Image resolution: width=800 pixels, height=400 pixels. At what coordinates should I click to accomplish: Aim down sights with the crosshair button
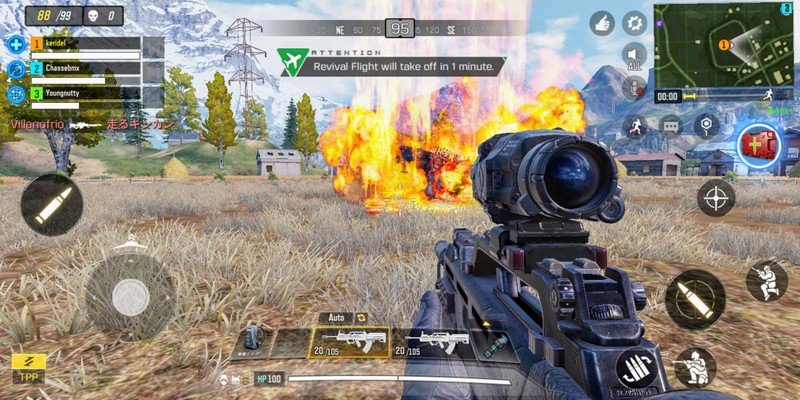click(x=716, y=197)
